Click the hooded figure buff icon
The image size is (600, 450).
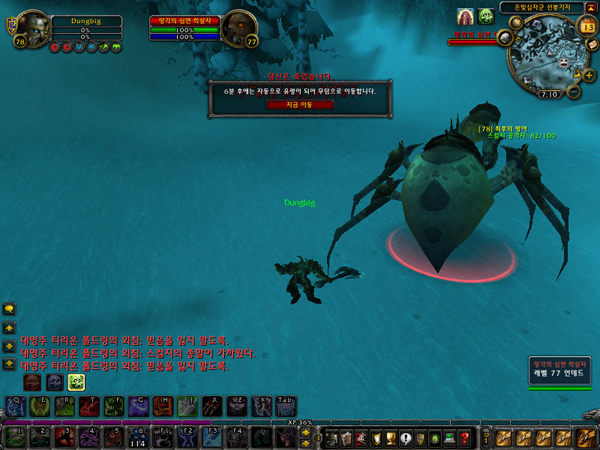465,17
